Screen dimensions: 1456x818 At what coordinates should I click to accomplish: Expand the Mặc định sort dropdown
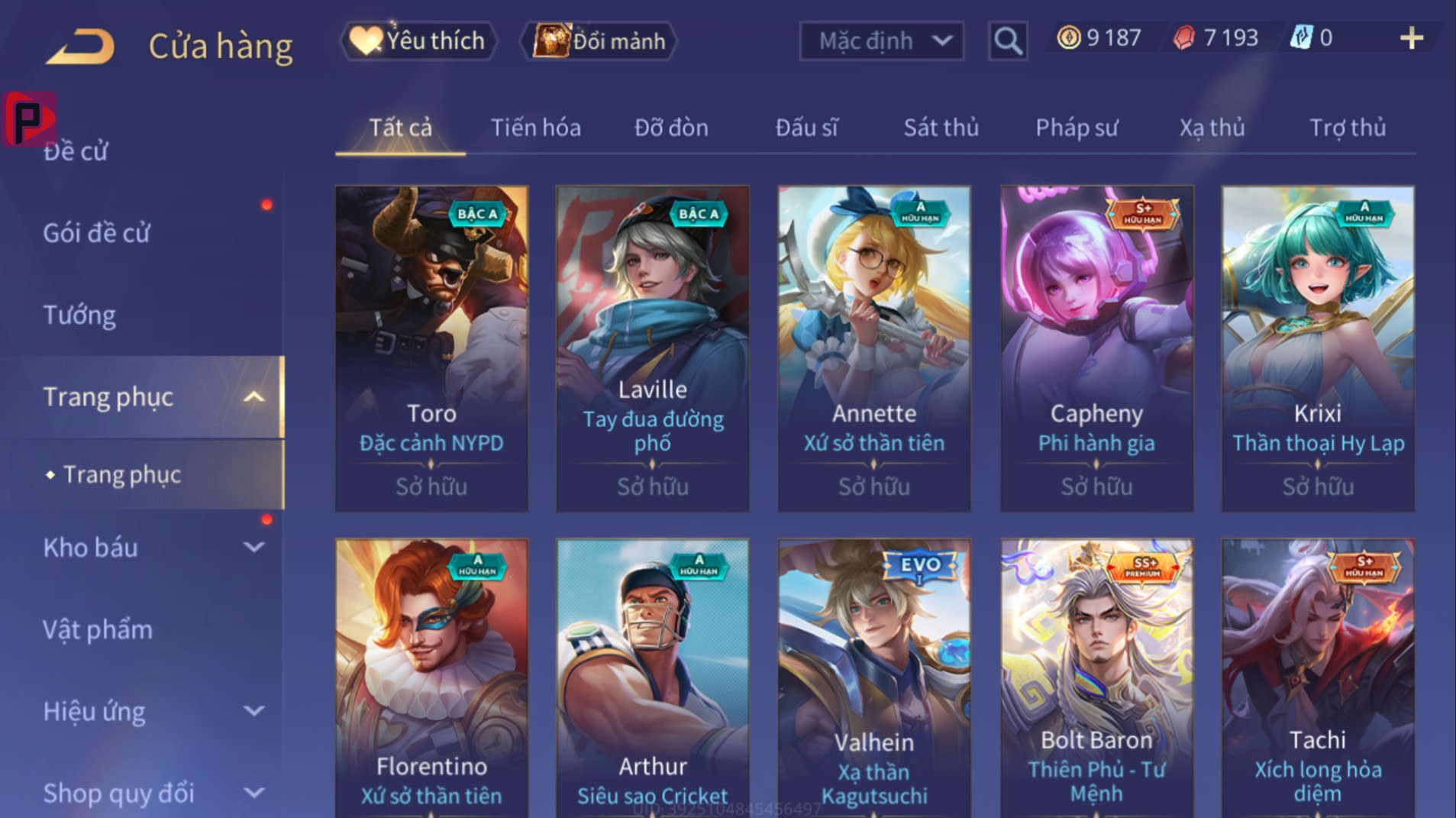[x=881, y=40]
